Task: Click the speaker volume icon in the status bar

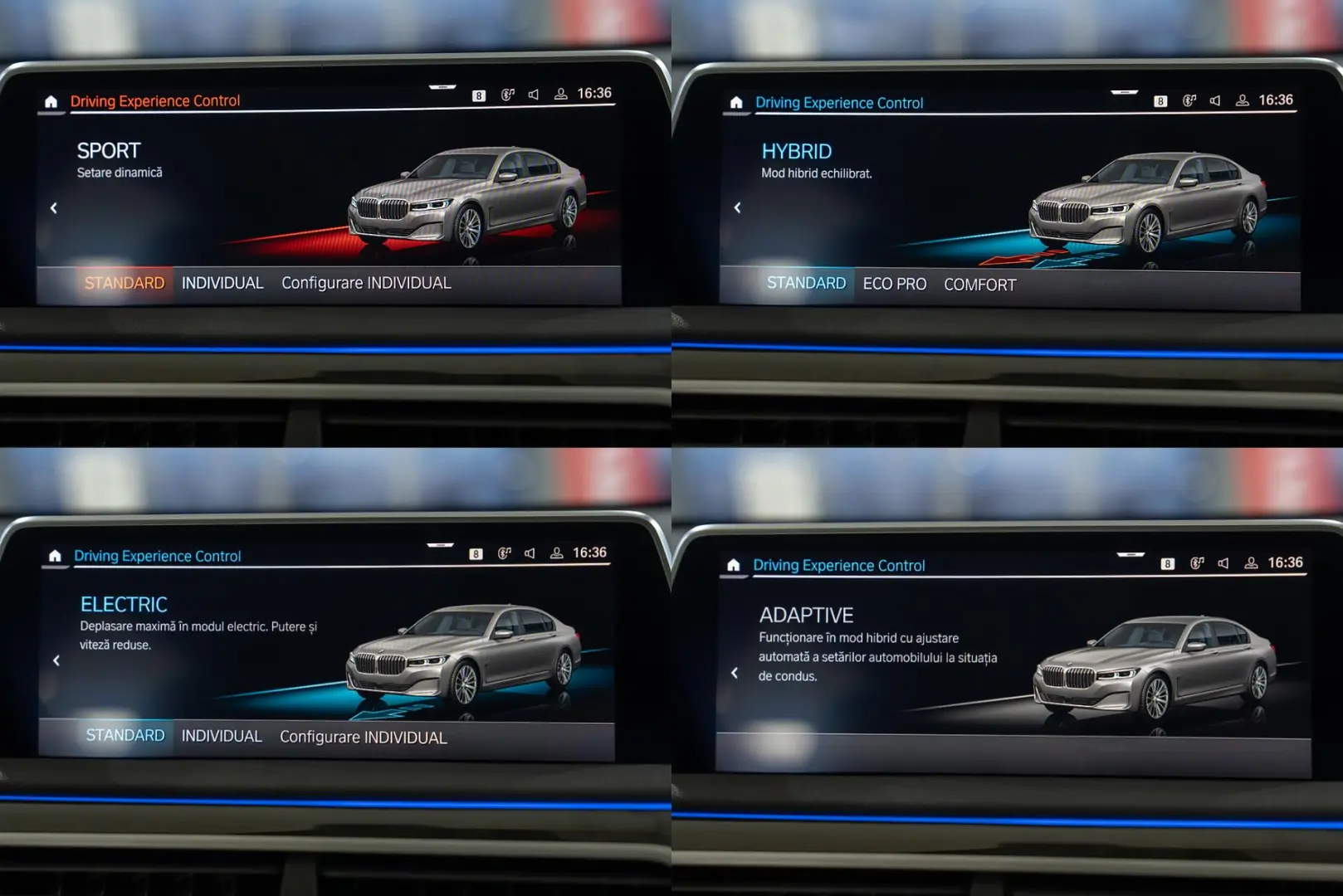Action: coord(534,93)
